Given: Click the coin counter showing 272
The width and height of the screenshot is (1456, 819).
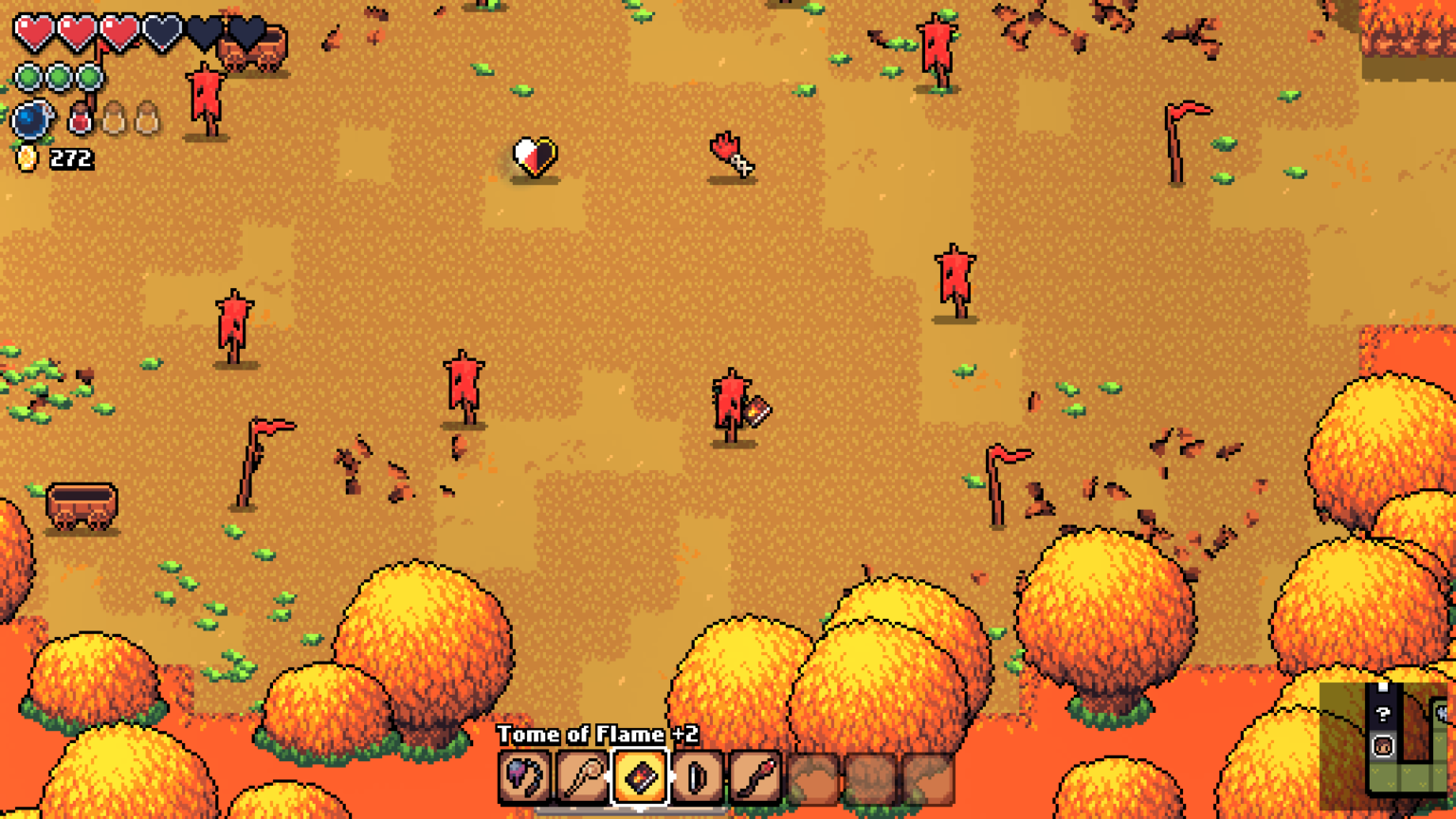Looking at the screenshot, I should (71, 157).
